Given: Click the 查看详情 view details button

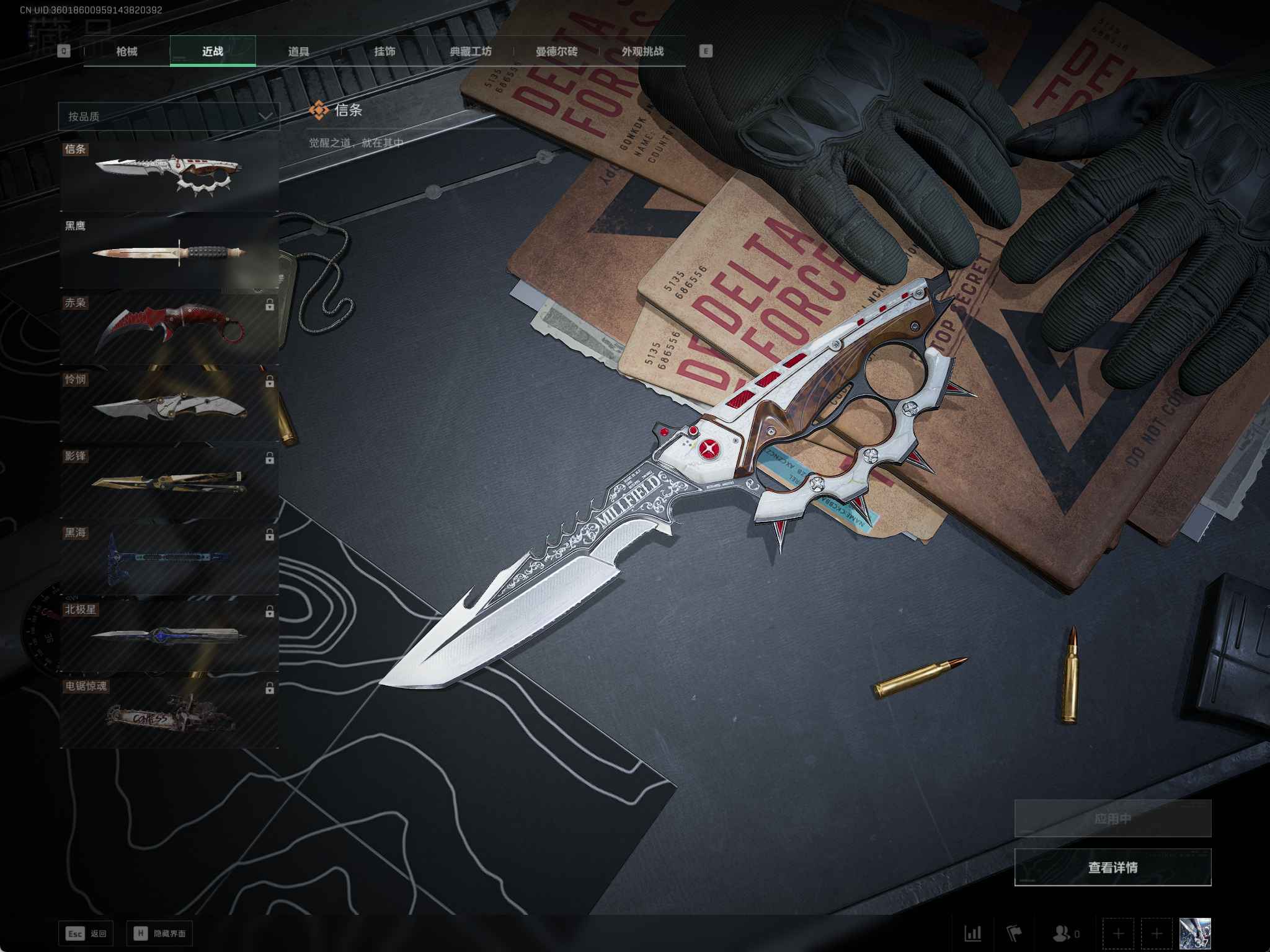Looking at the screenshot, I should tap(1112, 867).
